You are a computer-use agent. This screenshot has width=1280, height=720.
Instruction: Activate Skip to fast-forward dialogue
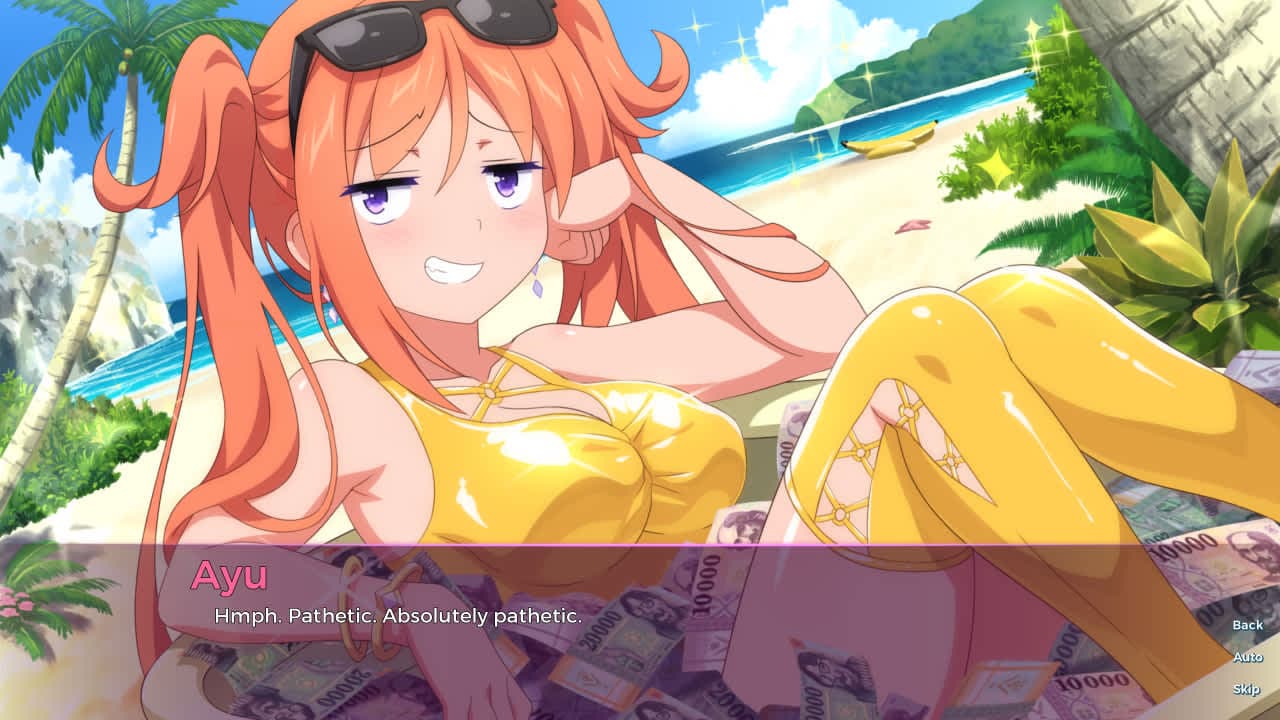[x=1246, y=692]
